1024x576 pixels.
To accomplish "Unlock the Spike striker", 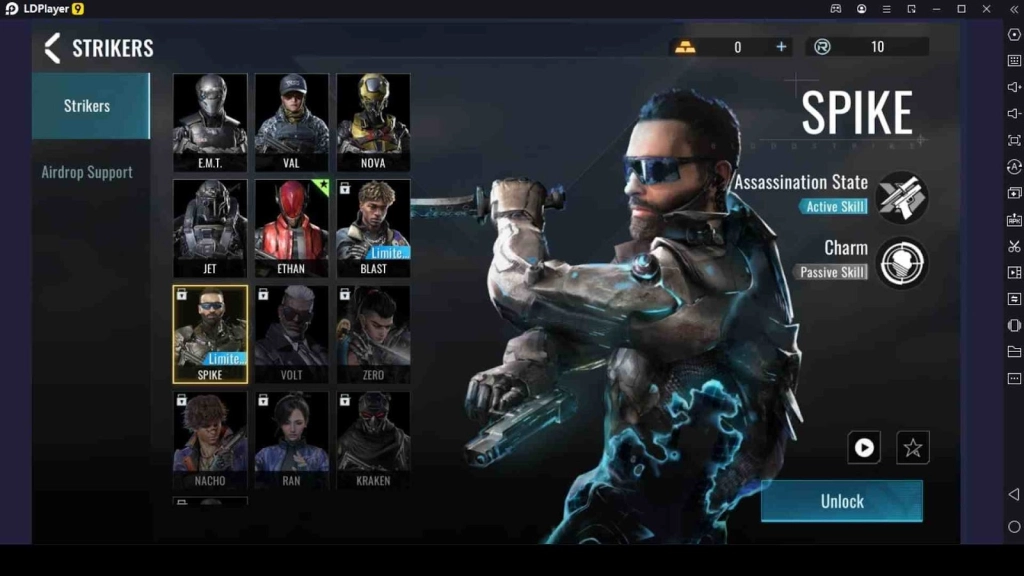I will pos(842,501).
